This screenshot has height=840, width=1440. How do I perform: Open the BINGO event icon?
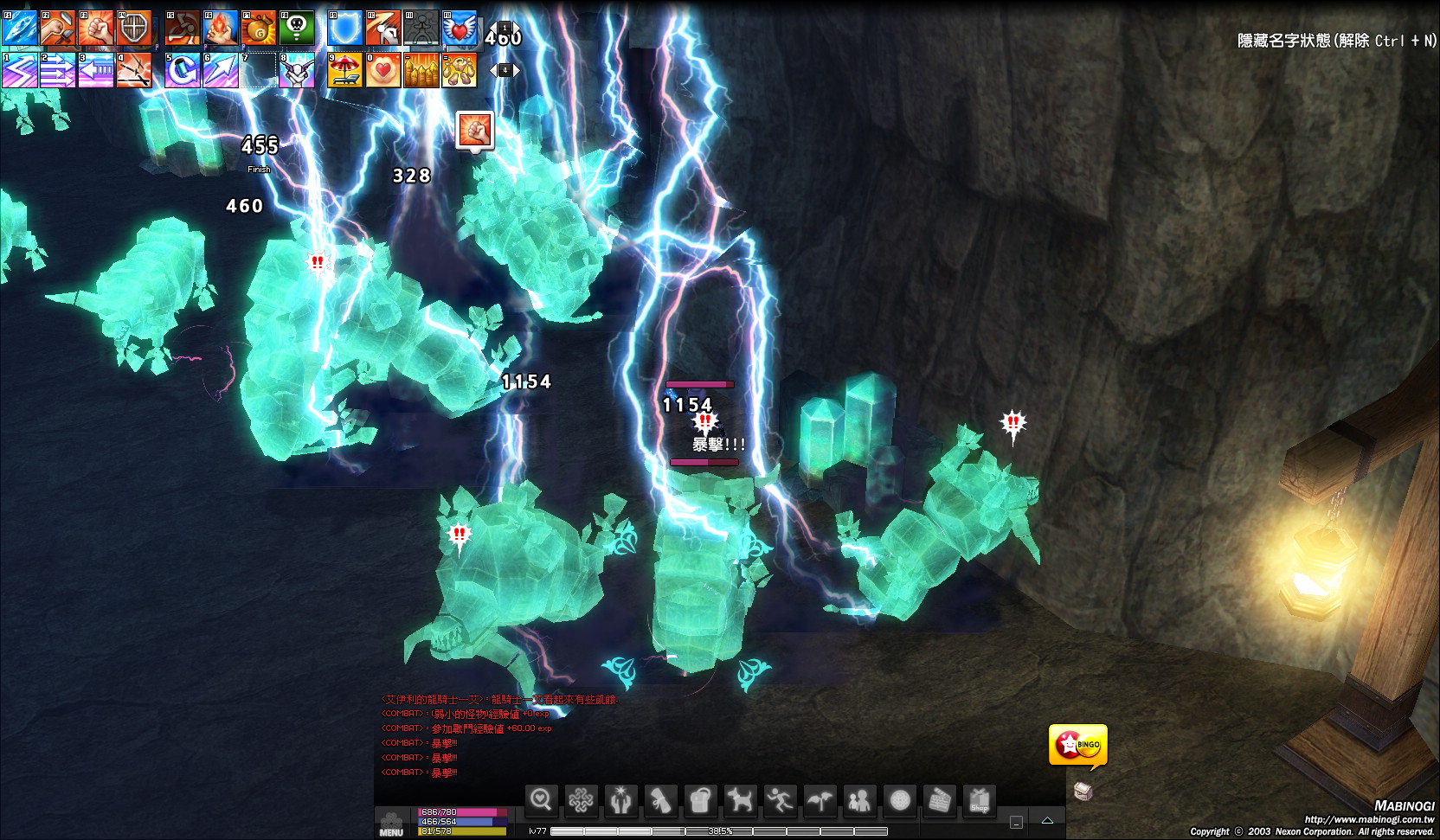tap(1077, 745)
